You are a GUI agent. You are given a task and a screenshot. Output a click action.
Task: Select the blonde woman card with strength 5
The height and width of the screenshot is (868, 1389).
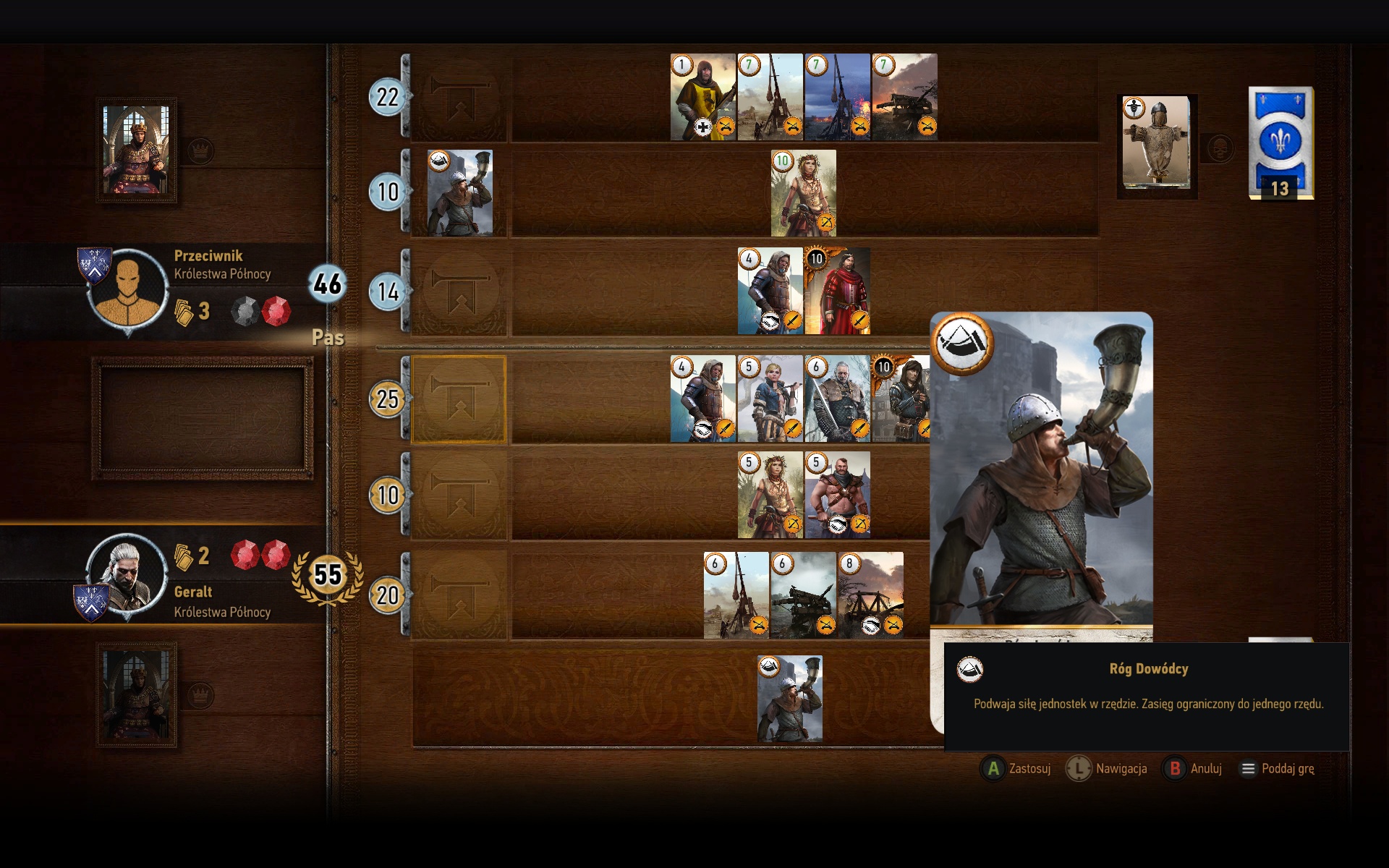pos(770,399)
